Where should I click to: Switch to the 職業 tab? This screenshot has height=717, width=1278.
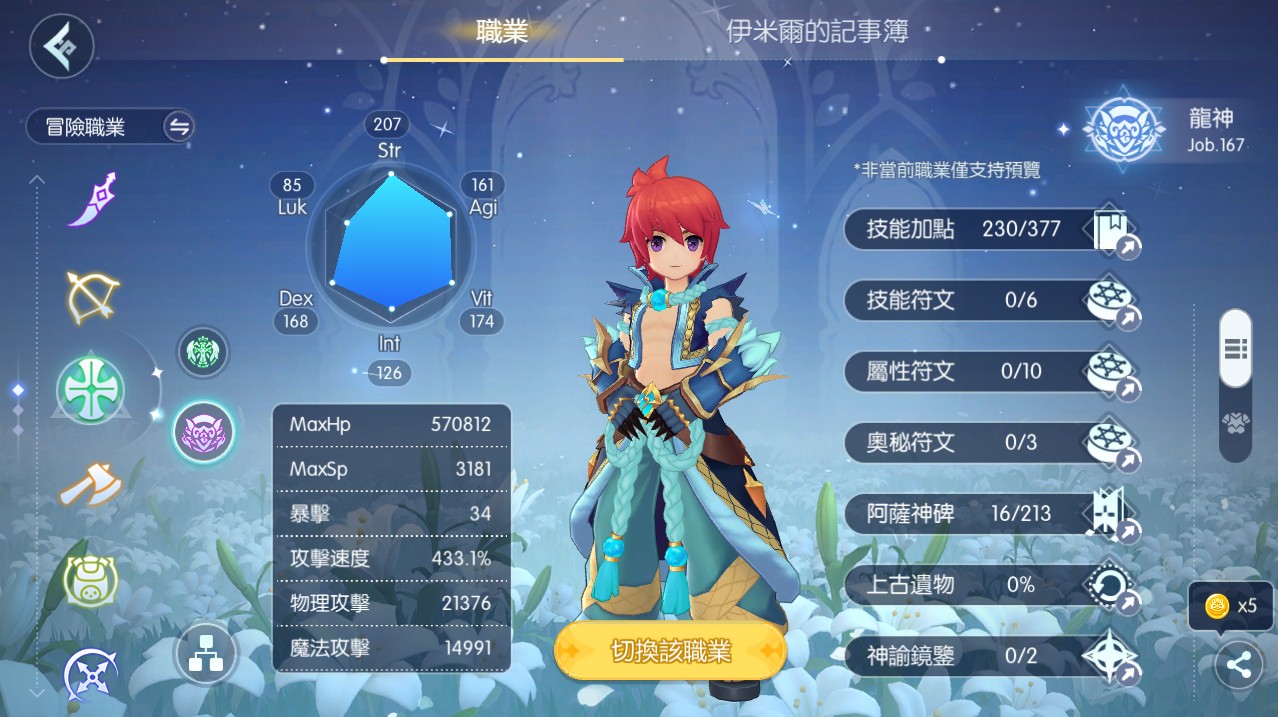pyautogui.click(x=502, y=32)
